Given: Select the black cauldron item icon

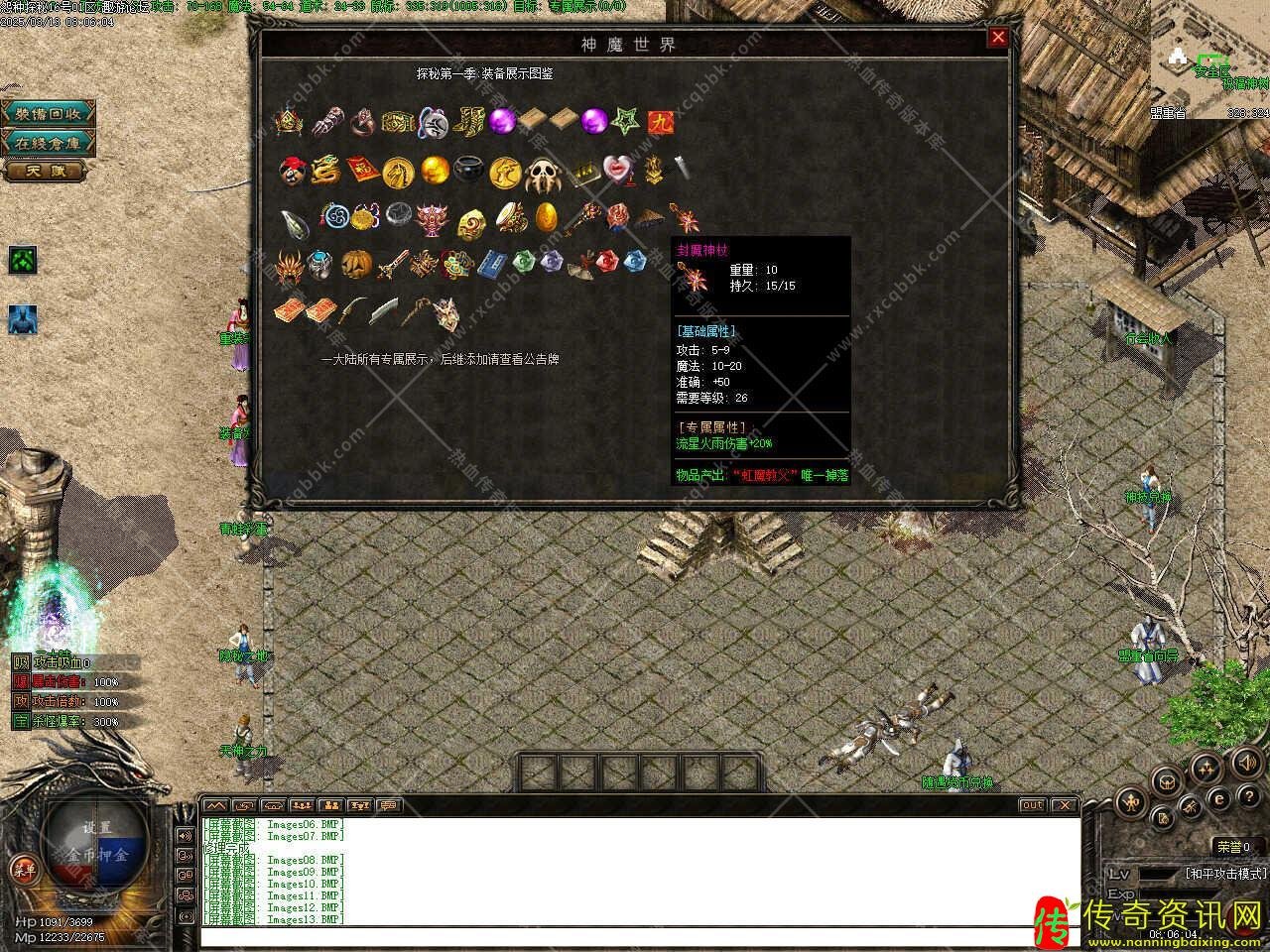Looking at the screenshot, I should coord(468,171).
